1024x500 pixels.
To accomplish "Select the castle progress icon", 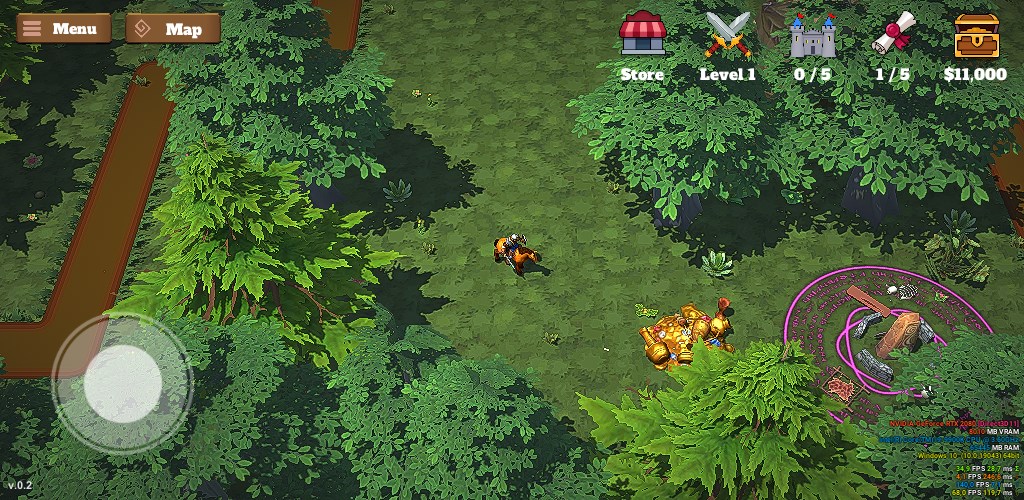I will (x=812, y=36).
